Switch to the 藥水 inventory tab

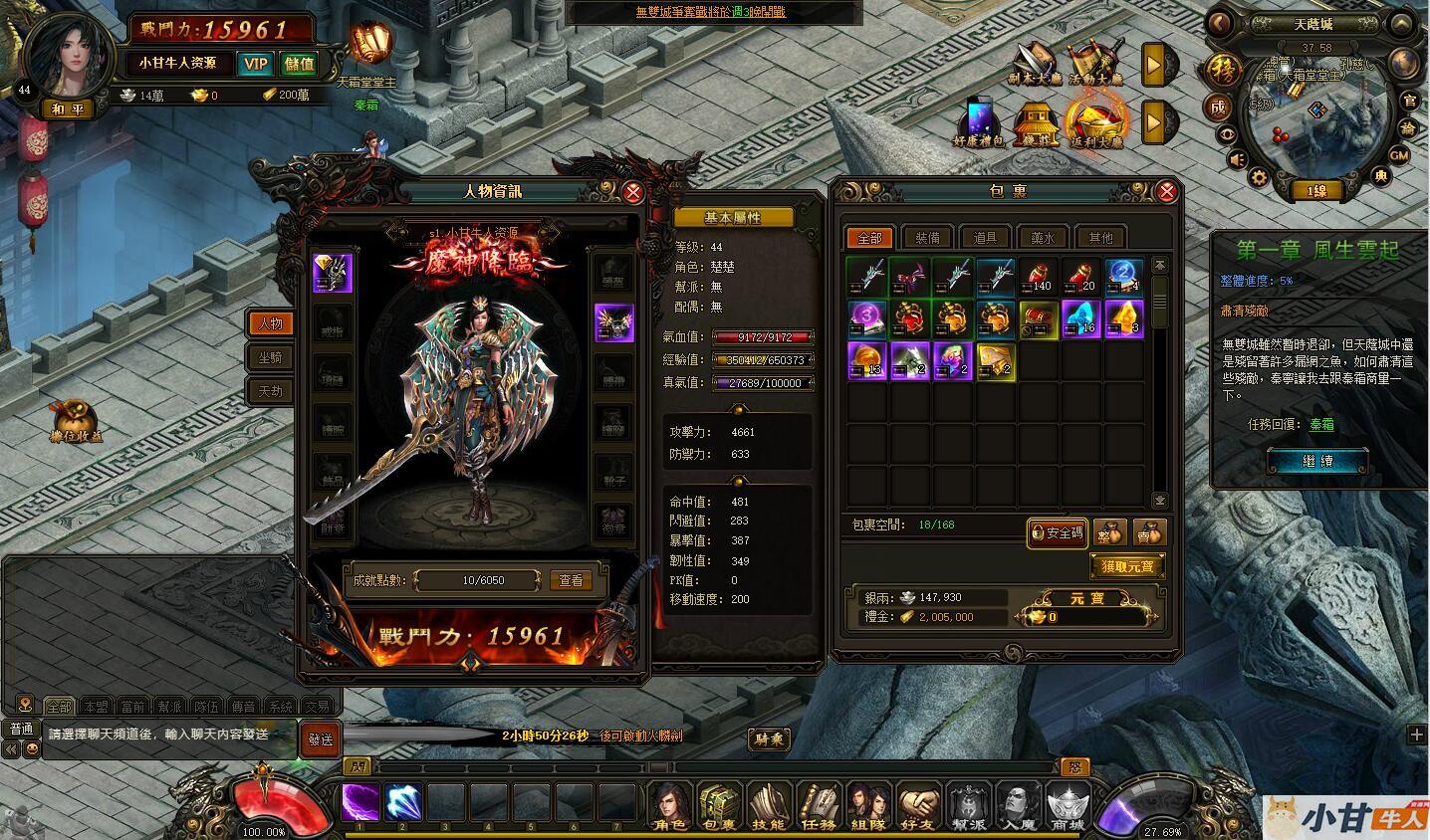(x=1043, y=238)
